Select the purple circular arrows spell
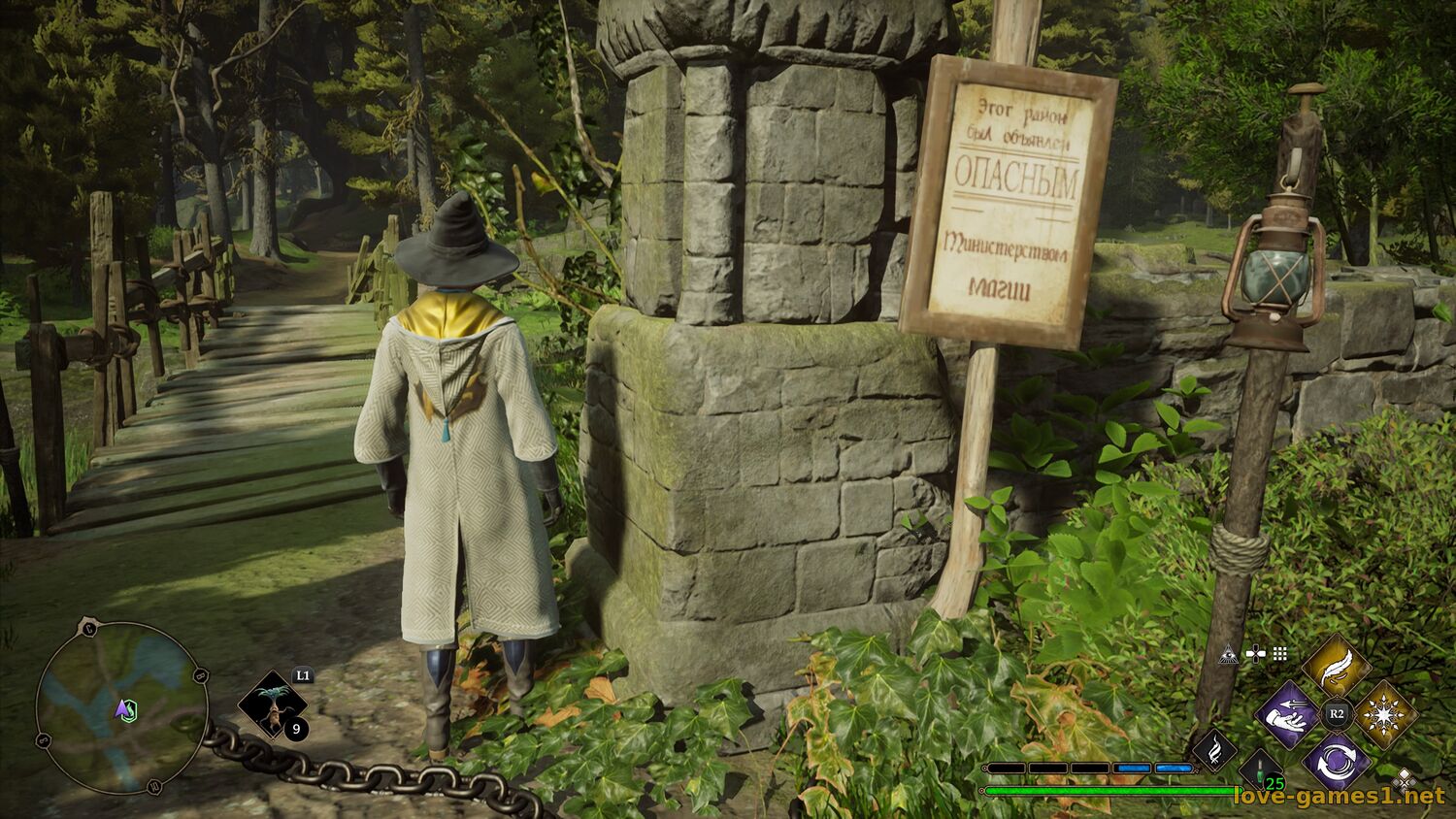Viewport: 1456px width, 819px height. click(x=1336, y=761)
